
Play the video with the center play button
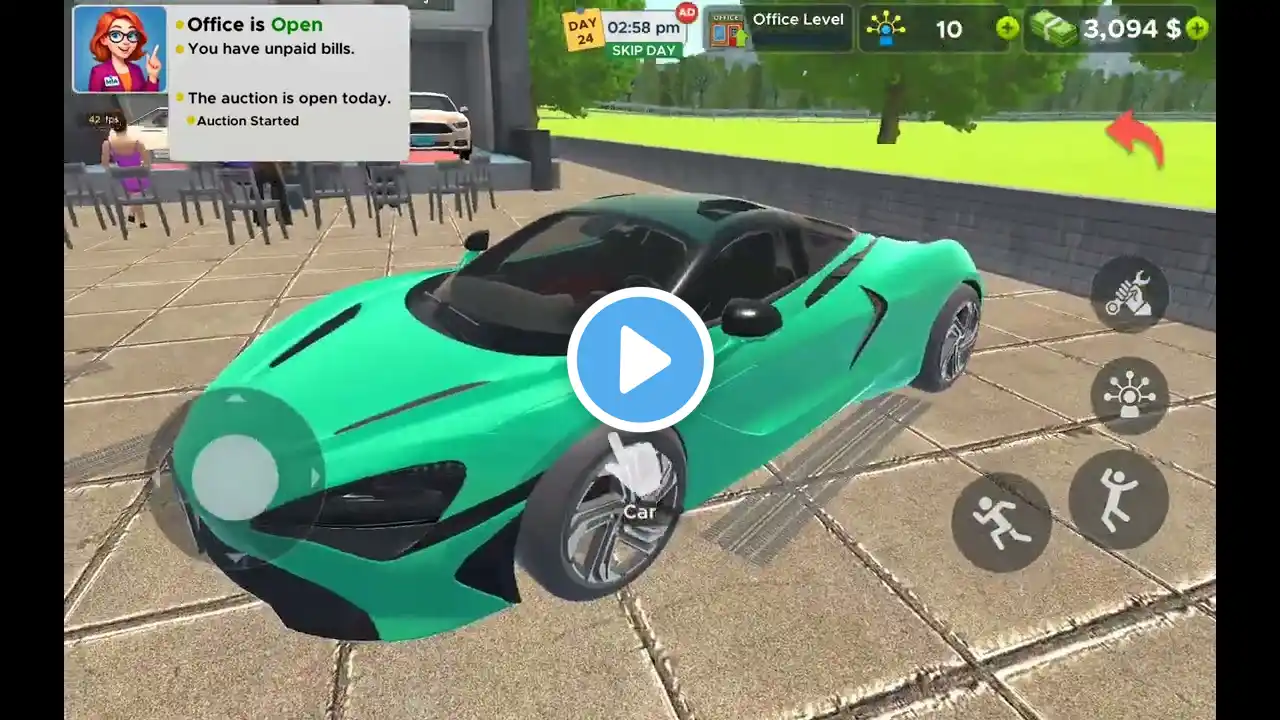click(x=640, y=360)
